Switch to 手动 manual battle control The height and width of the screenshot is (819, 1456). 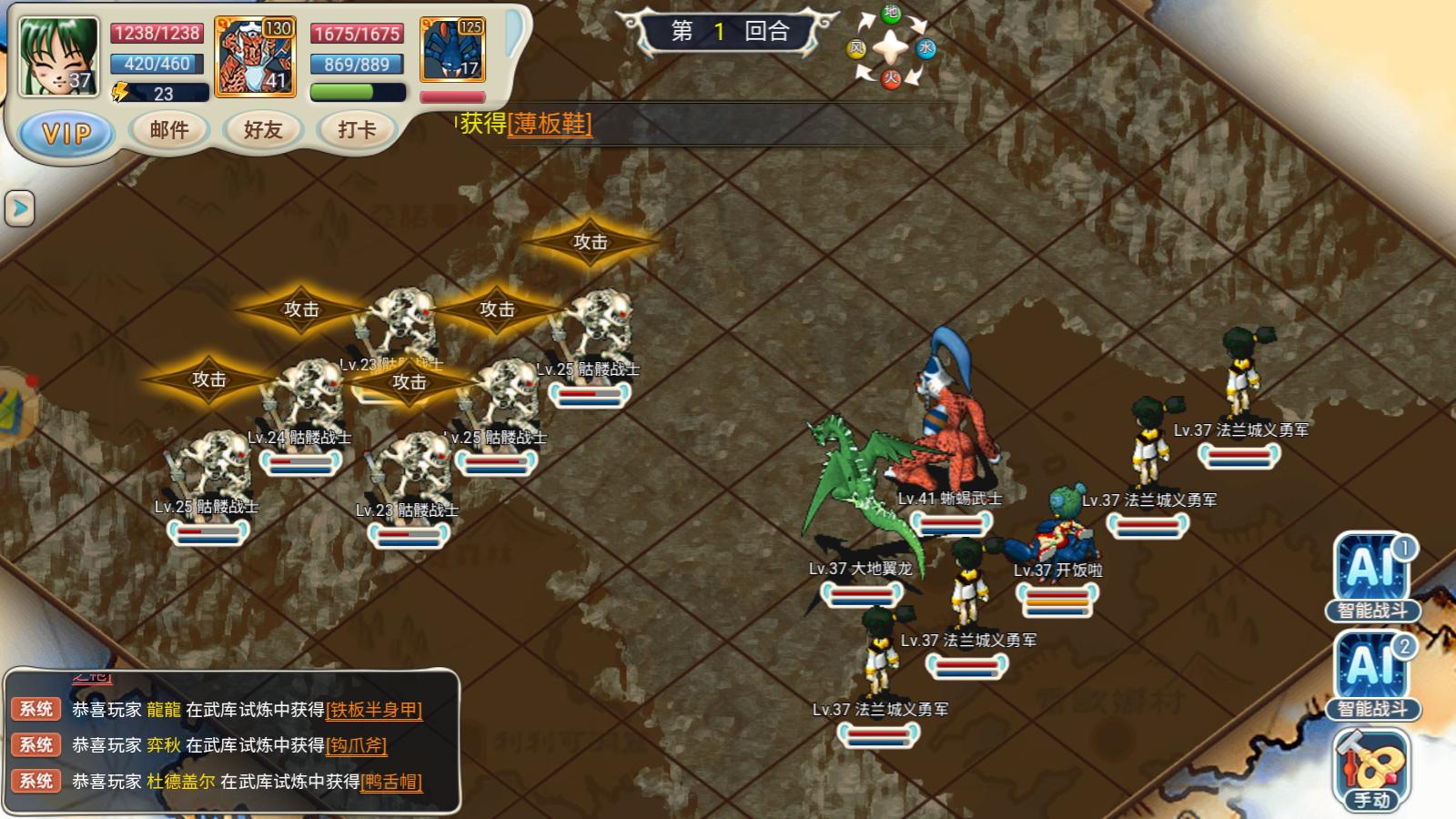(x=1372, y=769)
